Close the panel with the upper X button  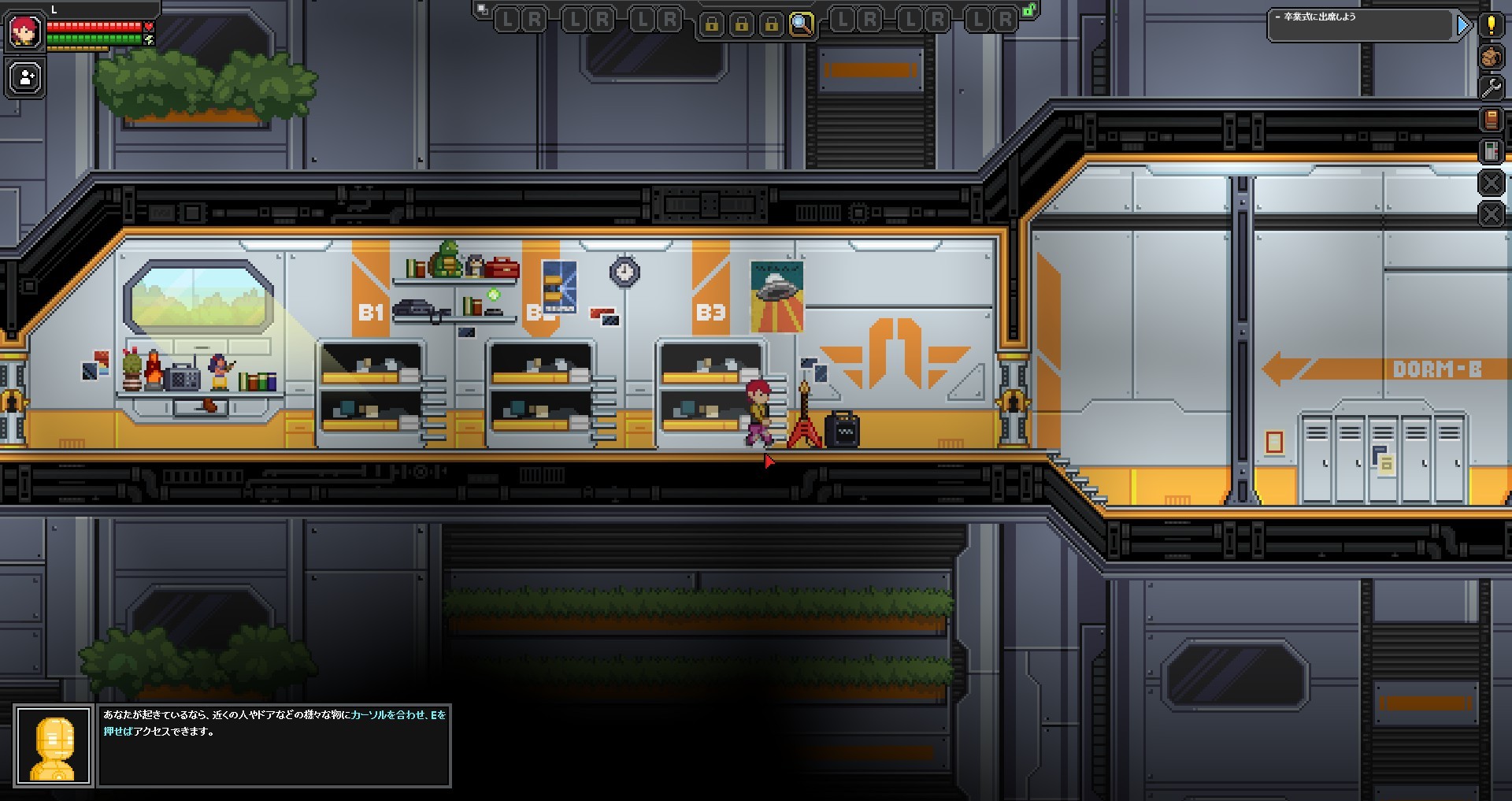1491,183
